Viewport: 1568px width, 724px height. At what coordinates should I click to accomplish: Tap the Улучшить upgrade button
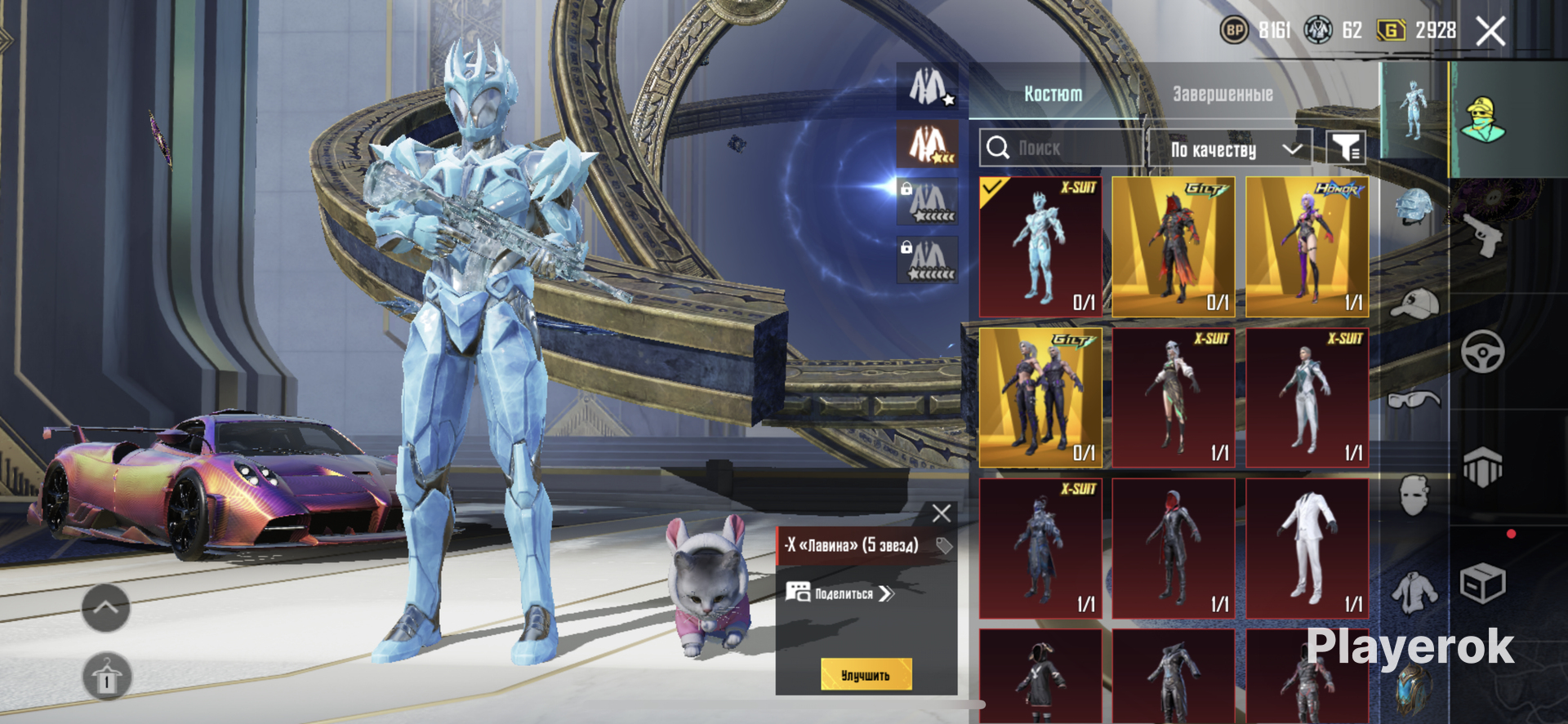[866, 675]
